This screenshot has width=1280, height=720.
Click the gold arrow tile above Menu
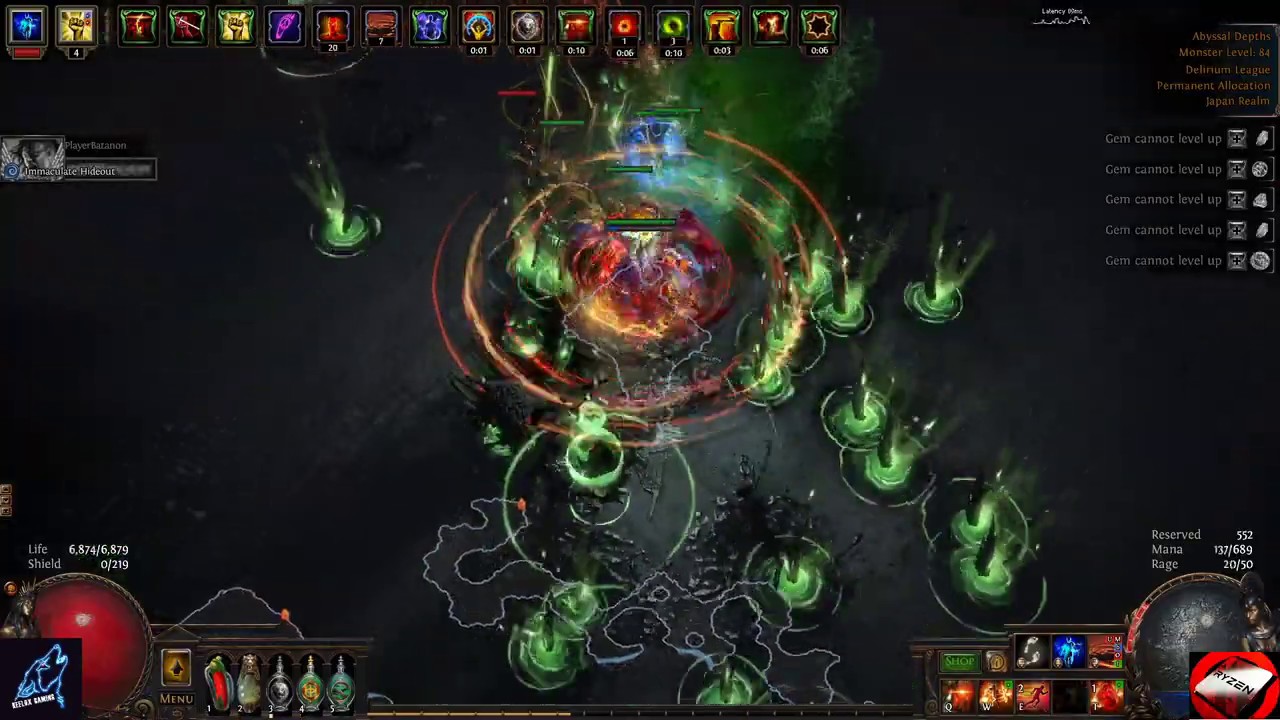point(176,668)
